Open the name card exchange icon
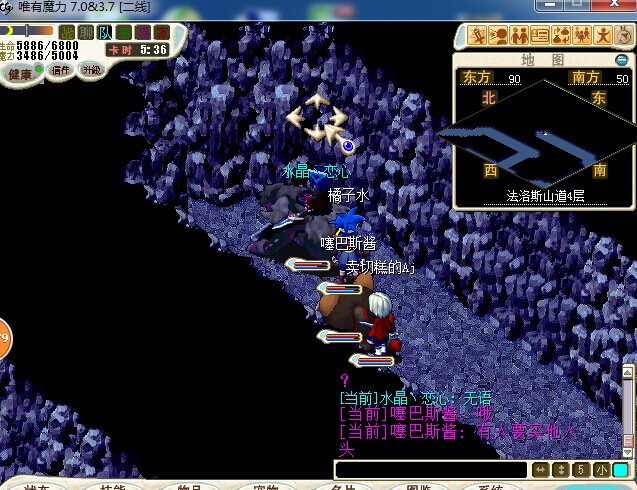The image size is (637, 490). (x=539, y=36)
